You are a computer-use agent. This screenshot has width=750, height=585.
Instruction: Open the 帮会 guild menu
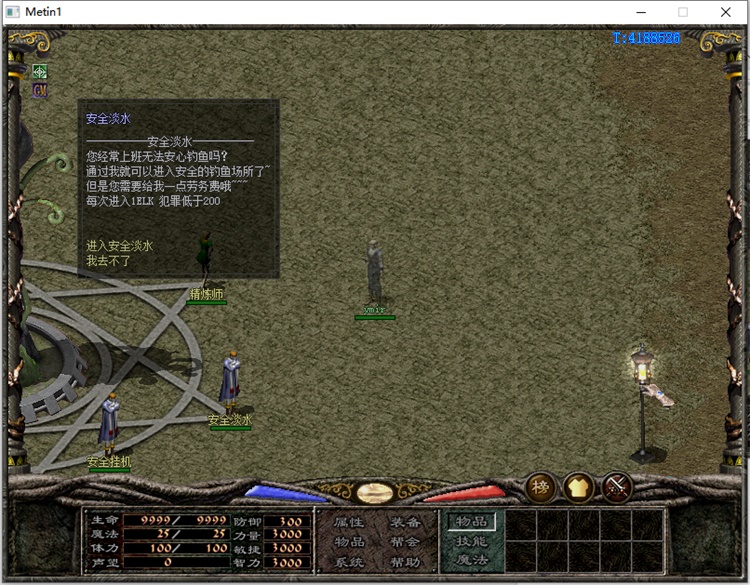[405, 542]
